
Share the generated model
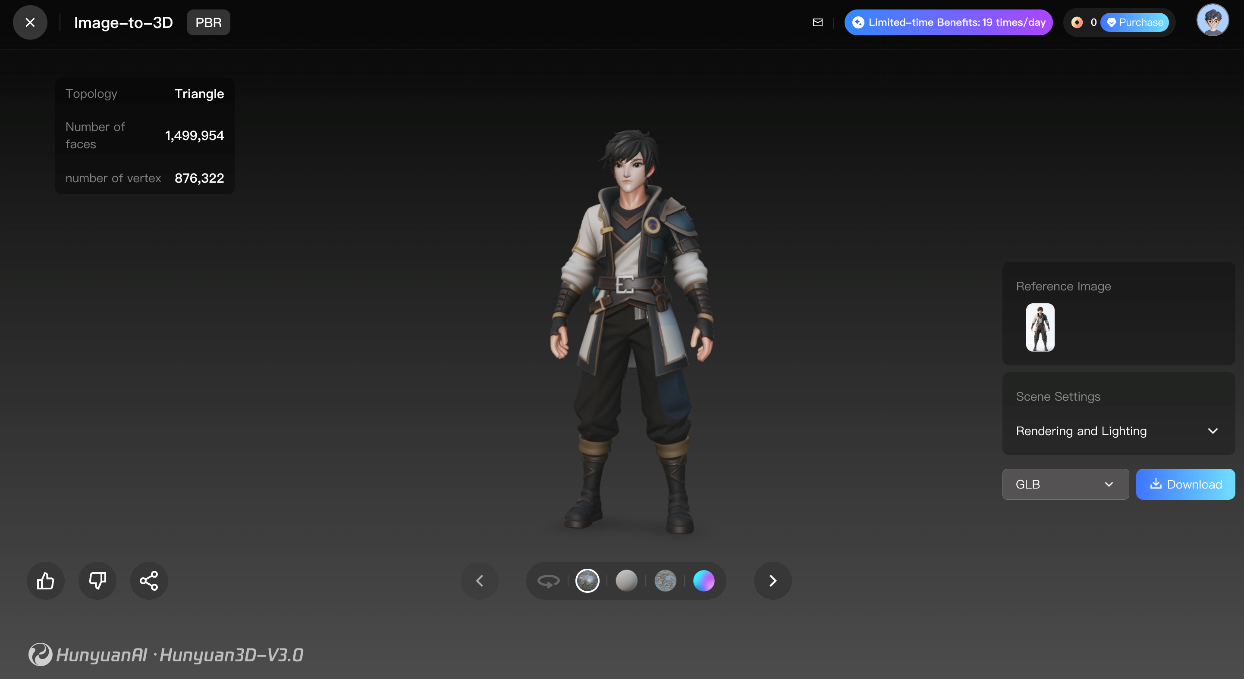click(x=149, y=580)
